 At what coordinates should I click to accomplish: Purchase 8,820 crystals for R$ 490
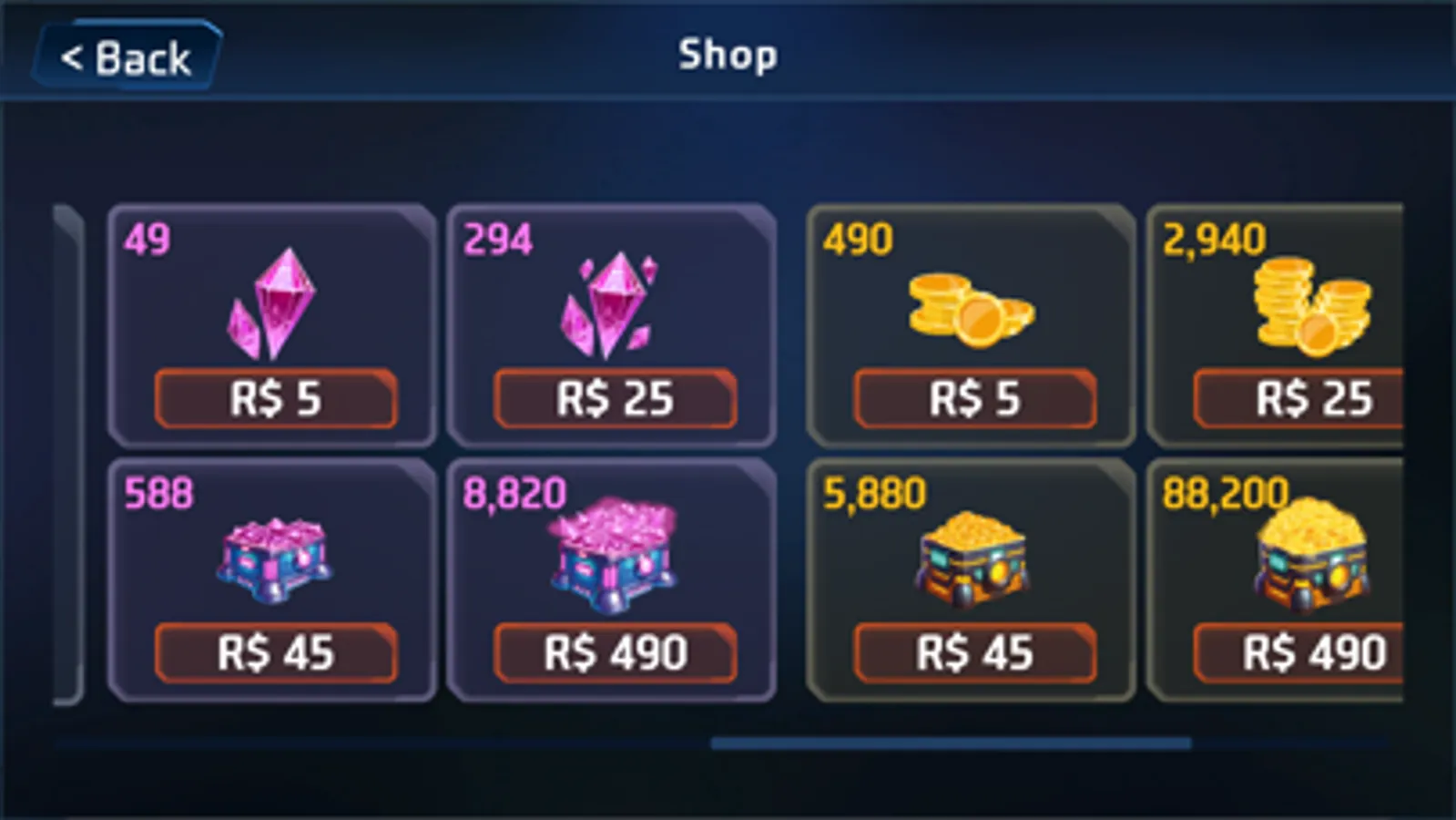(612, 653)
